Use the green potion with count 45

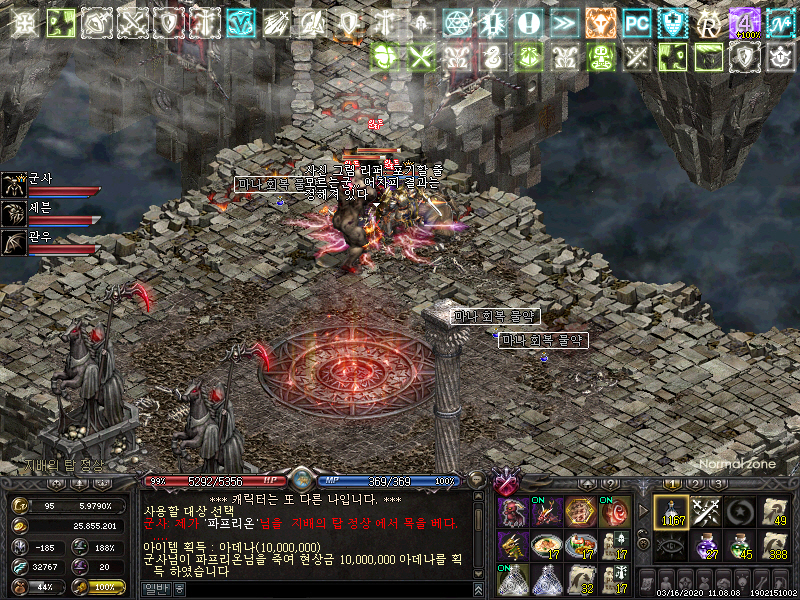pyautogui.click(x=740, y=546)
